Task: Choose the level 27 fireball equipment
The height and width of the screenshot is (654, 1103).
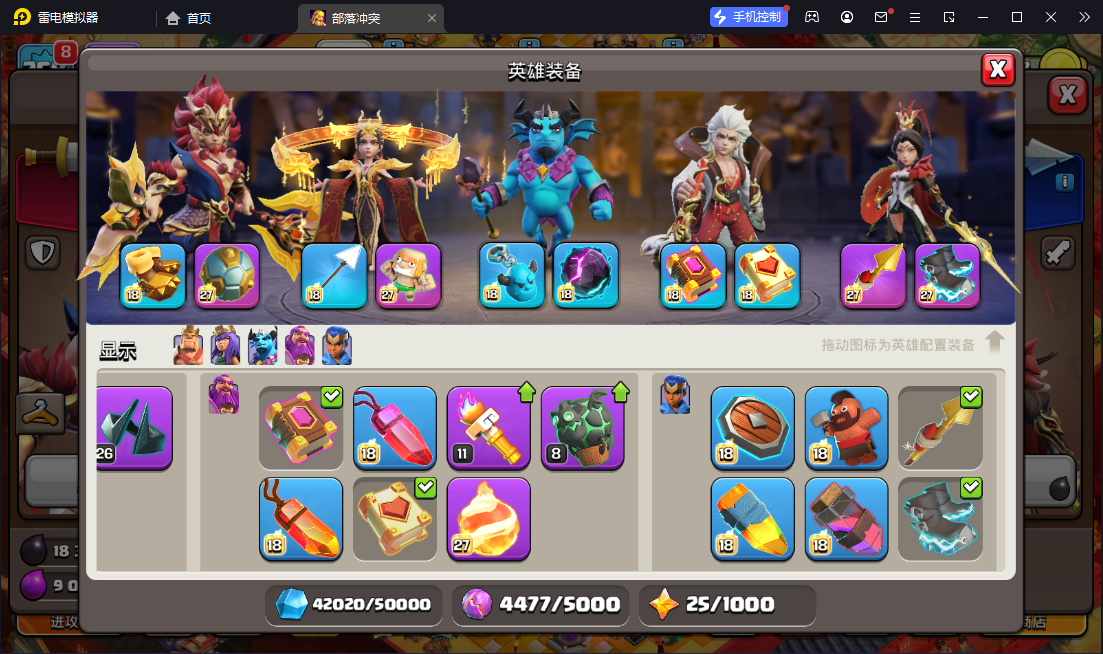Action: pyautogui.click(x=488, y=519)
